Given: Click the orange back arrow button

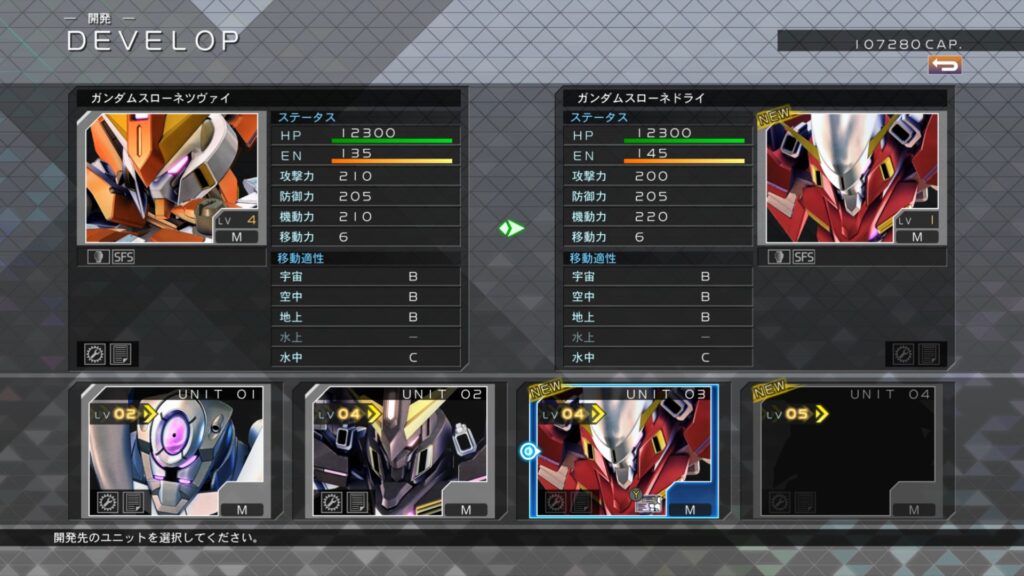Looking at the screenshot, I should coord(944,64).
